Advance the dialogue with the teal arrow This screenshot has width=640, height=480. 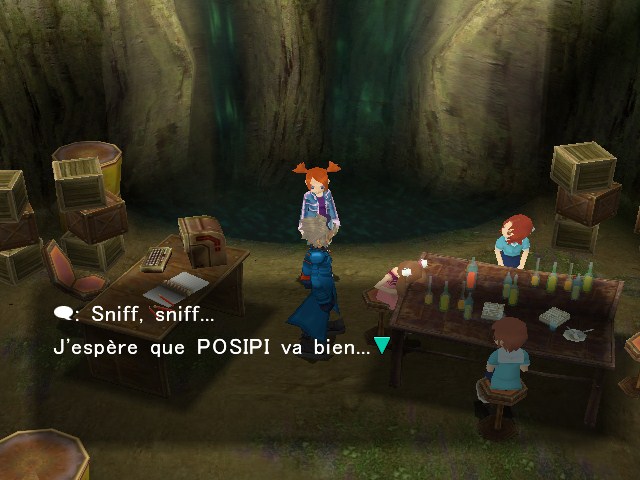381,346
